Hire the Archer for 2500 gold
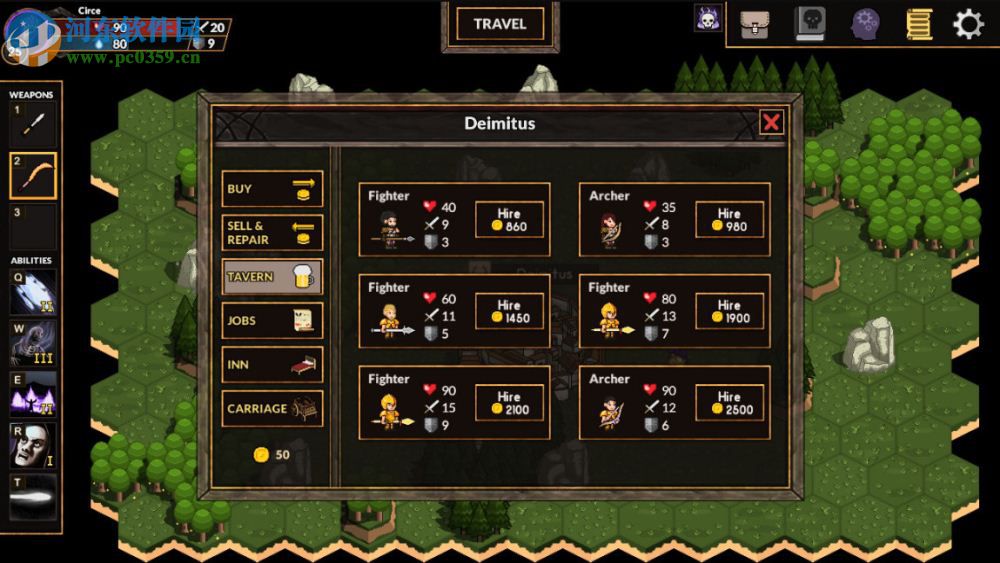The image size is (1000, 563). click(x=729, y=403)
